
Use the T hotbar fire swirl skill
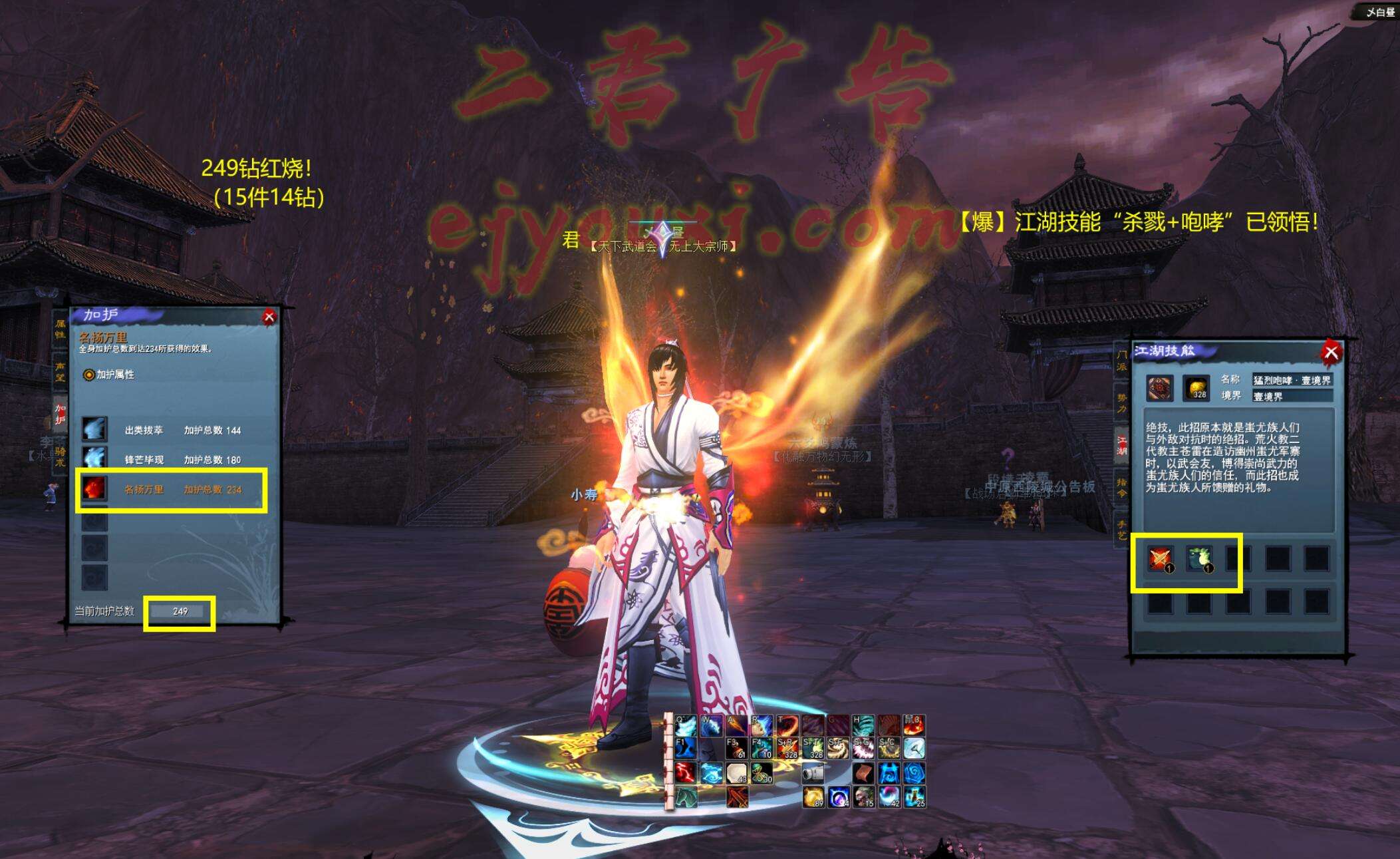tap(788, 725)
